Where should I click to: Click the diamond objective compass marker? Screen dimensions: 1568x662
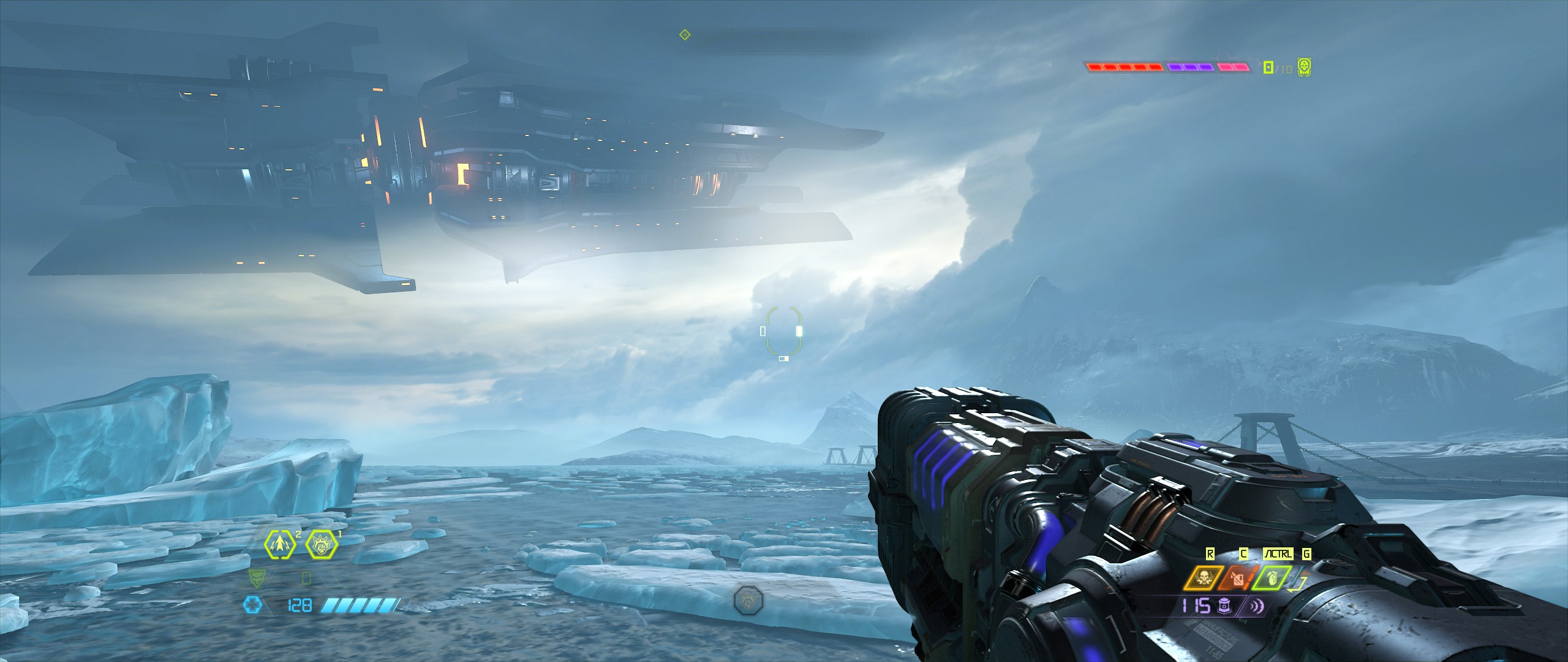tap(685, 35)
